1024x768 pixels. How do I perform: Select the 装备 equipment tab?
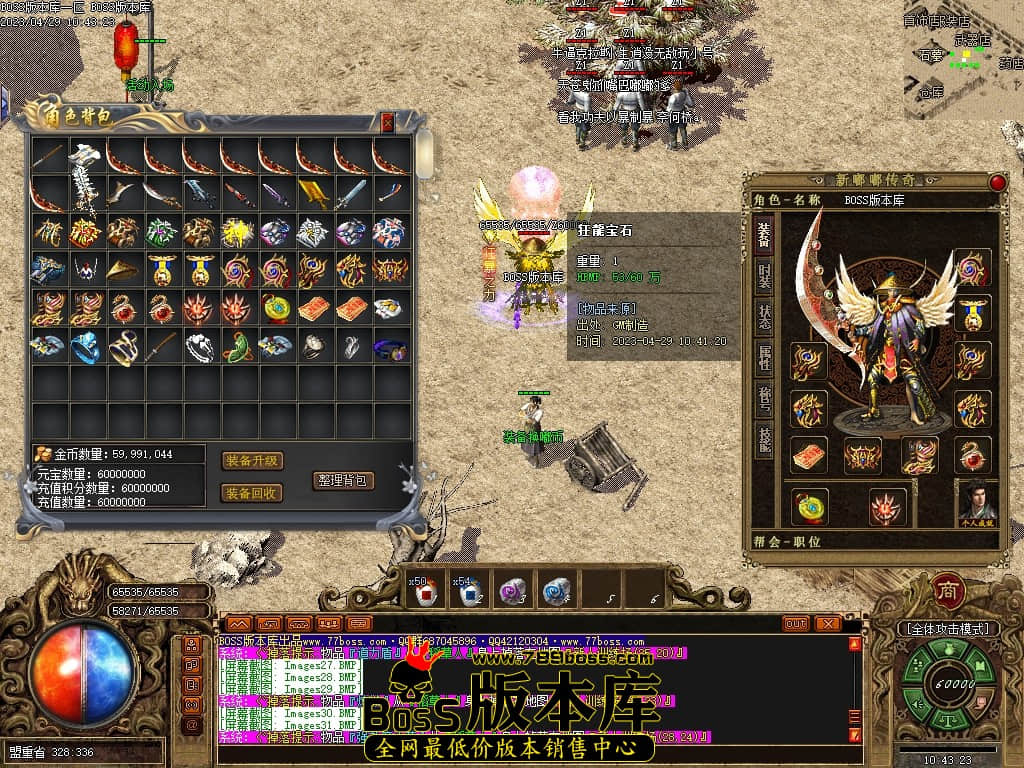(763, 234)
